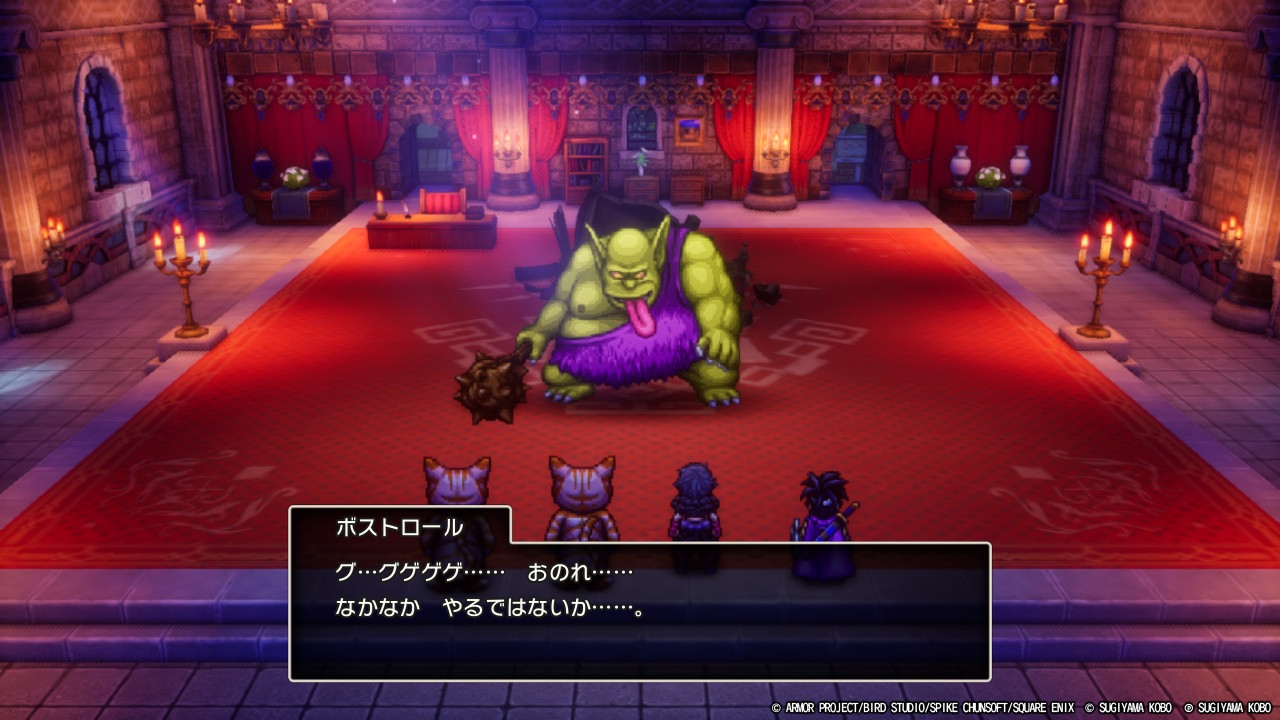Advance the ボストロール dialogue message box
This screenshot has width=1280, height=720.
[x=640, y=610]
